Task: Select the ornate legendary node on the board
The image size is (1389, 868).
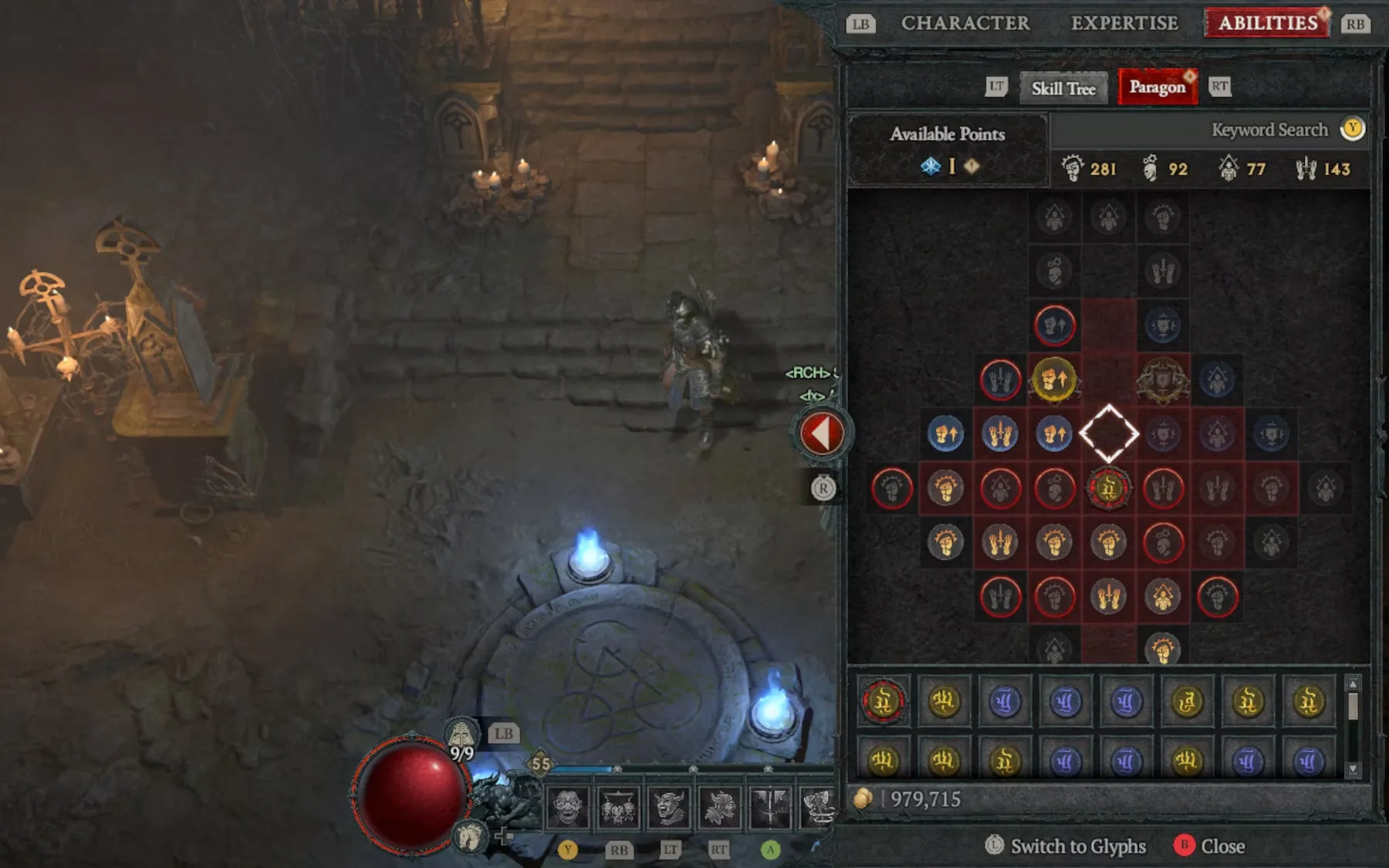Action: [1163, 380]
